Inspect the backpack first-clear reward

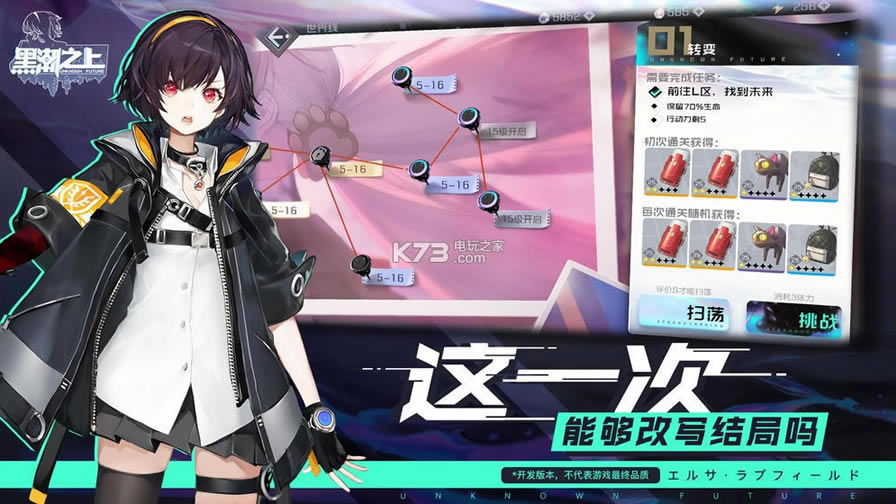(813, 173)
